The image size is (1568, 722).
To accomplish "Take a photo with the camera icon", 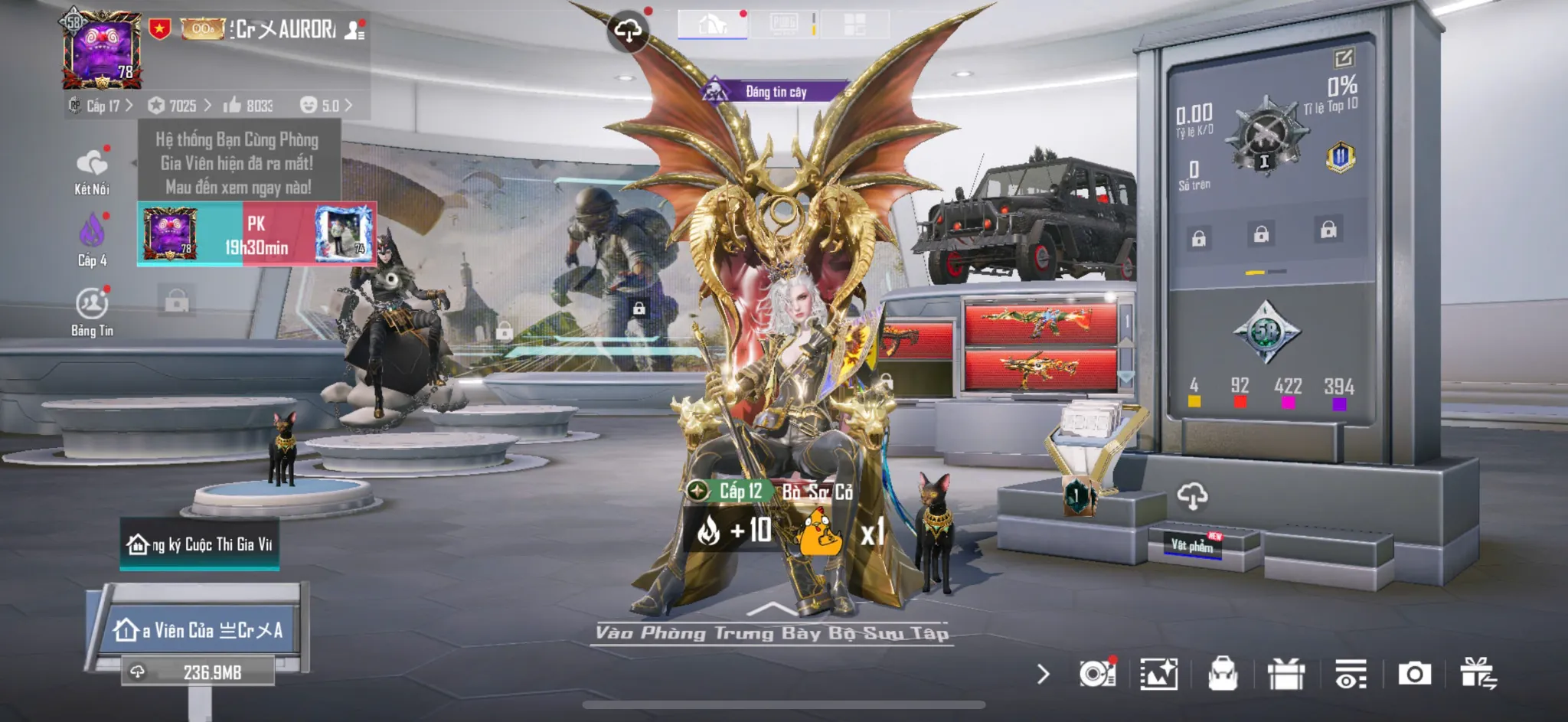I will (1414, 674).
